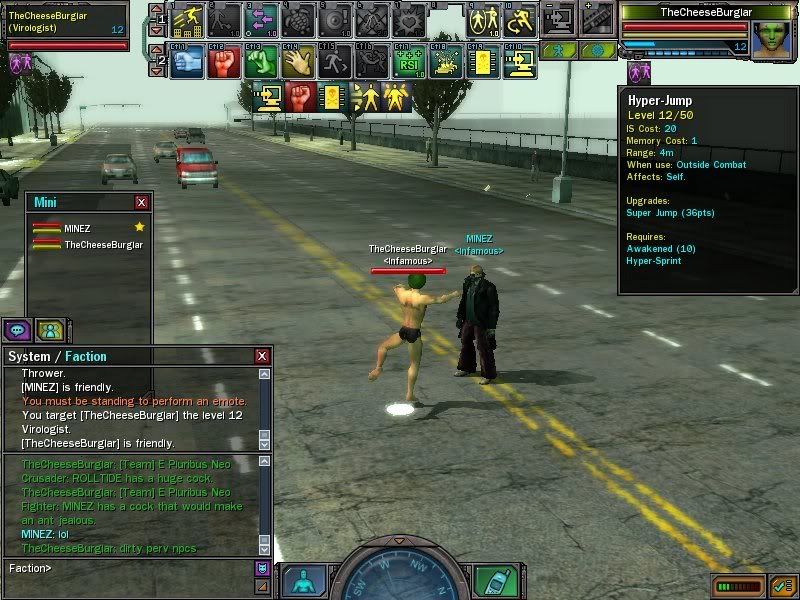
Task: Use the purple arrows ability icon
Action: 262,19
